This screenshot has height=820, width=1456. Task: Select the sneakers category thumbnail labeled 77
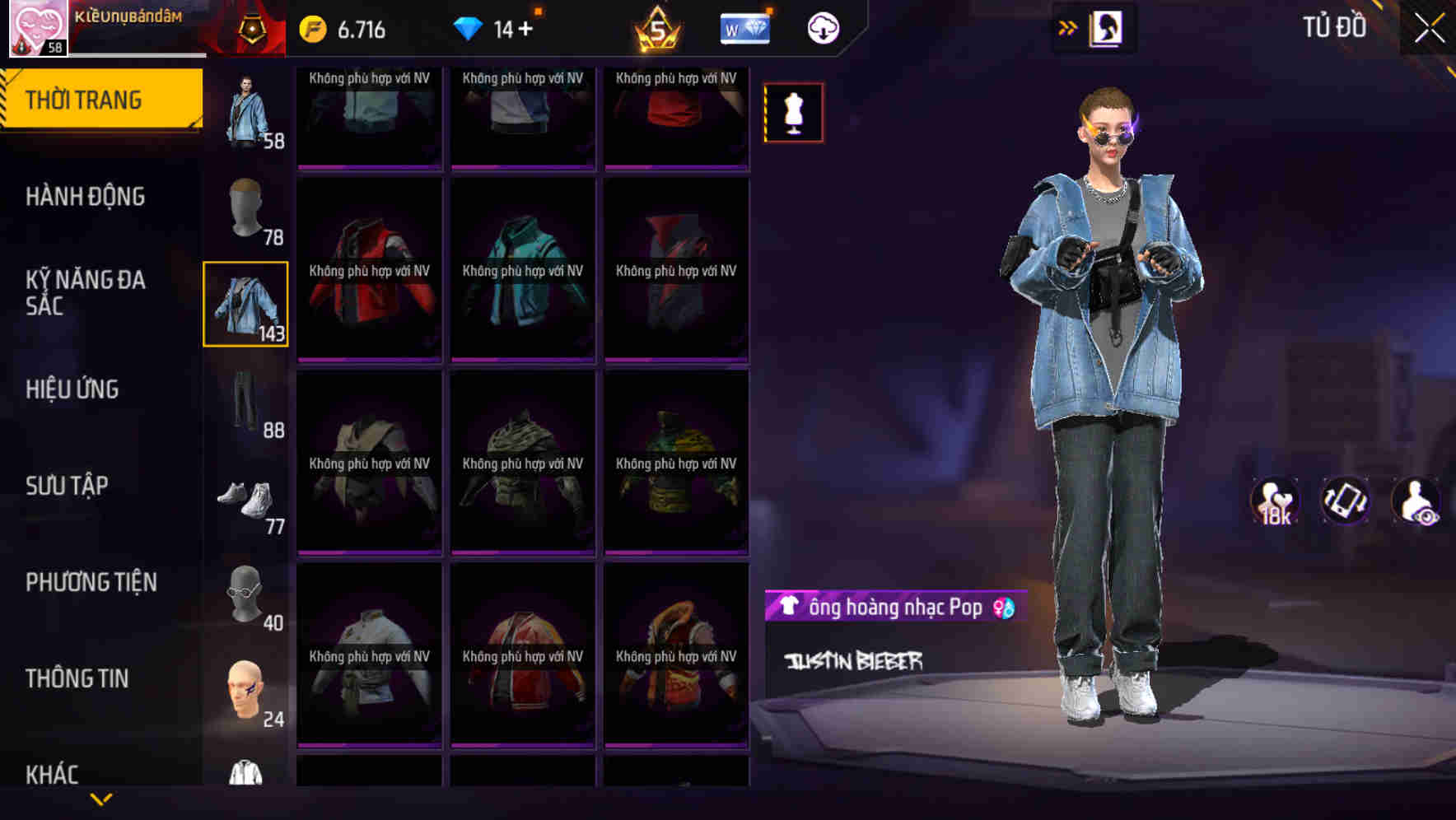coord(246,498)
